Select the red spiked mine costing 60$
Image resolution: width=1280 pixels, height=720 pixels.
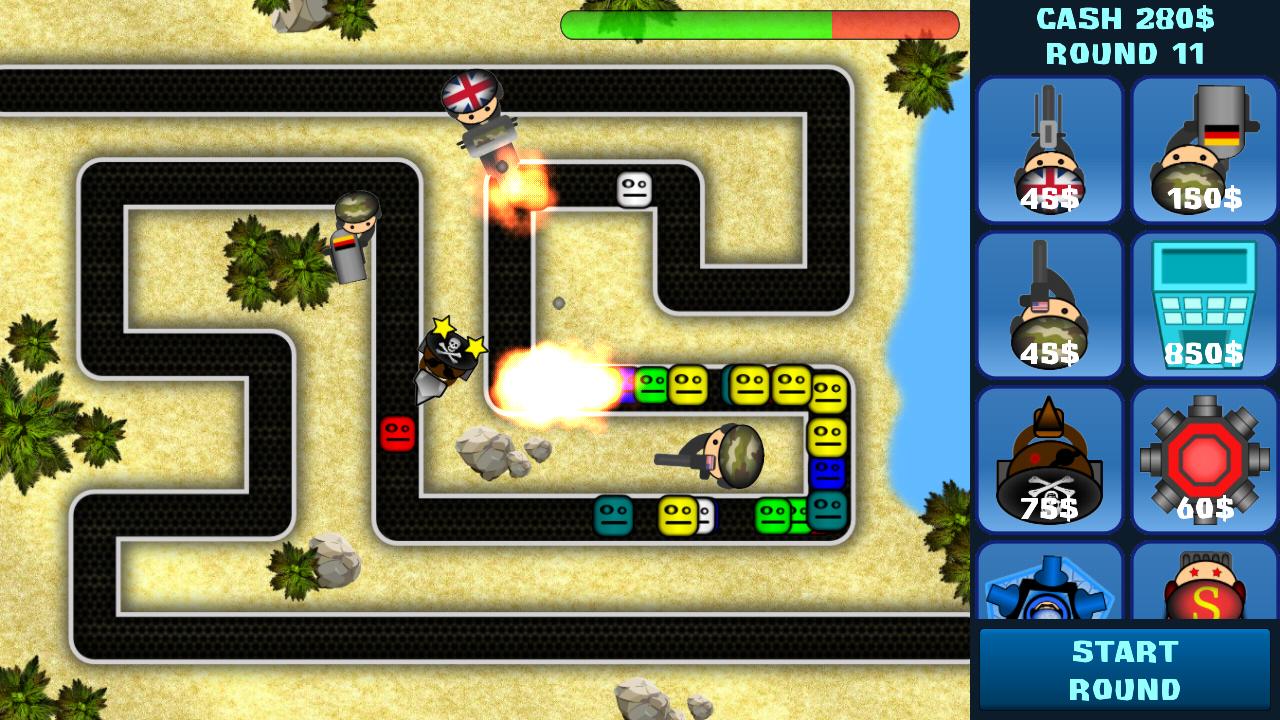(x=1205, y=460)
